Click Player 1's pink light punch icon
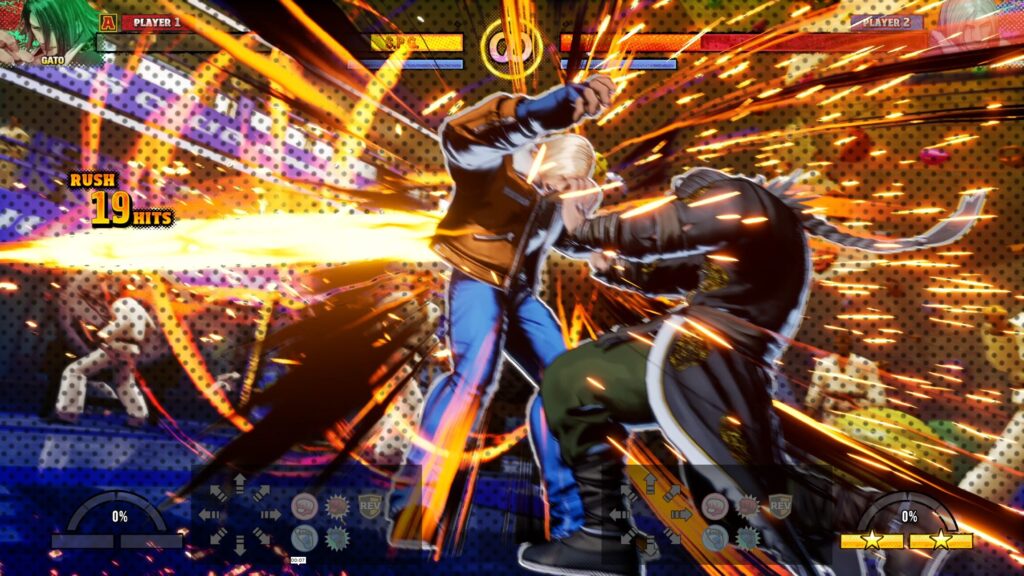The height and width of the screenshot is (576, 1024). click(x=304, y=506)
